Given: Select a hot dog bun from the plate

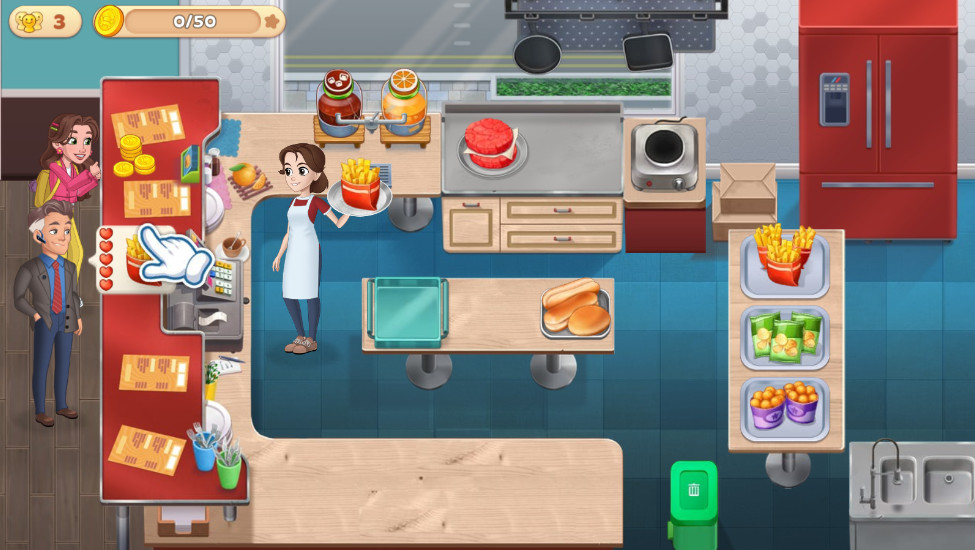Looking at the screenshot, I should (x=576, y=308).
